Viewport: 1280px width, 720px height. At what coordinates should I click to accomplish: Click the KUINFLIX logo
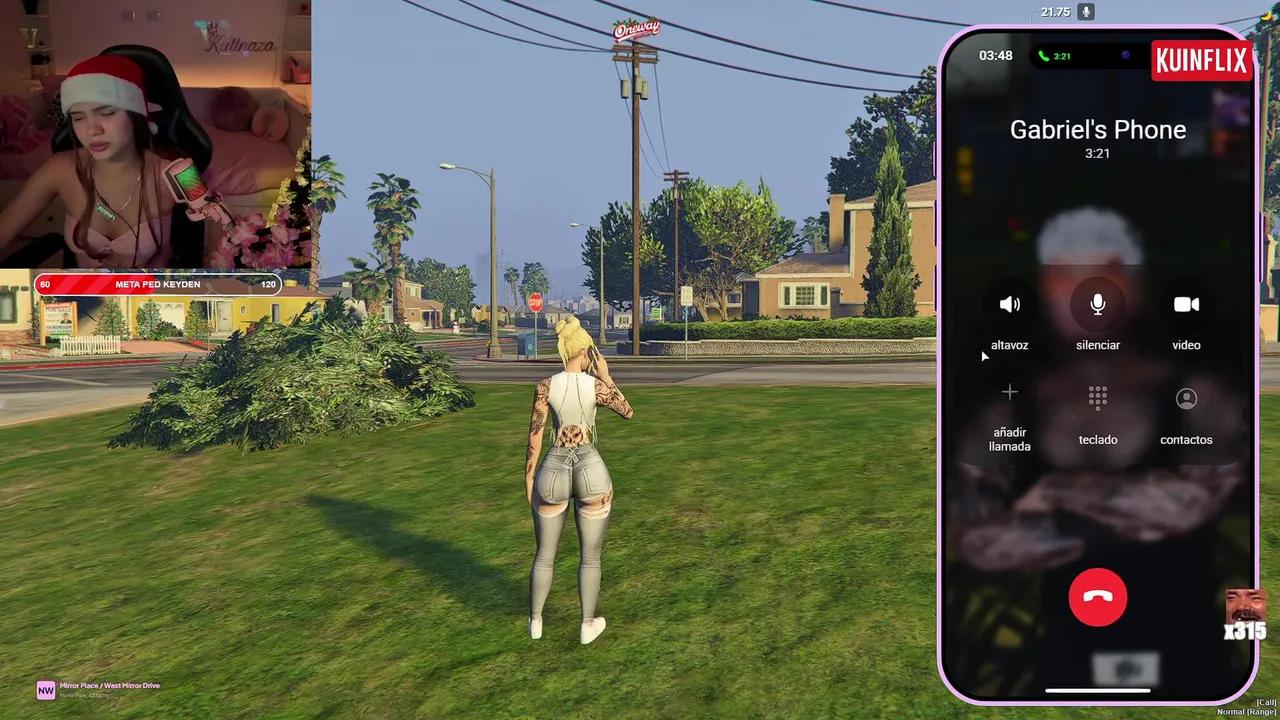pyautogui.click(x=1202, y=60)
